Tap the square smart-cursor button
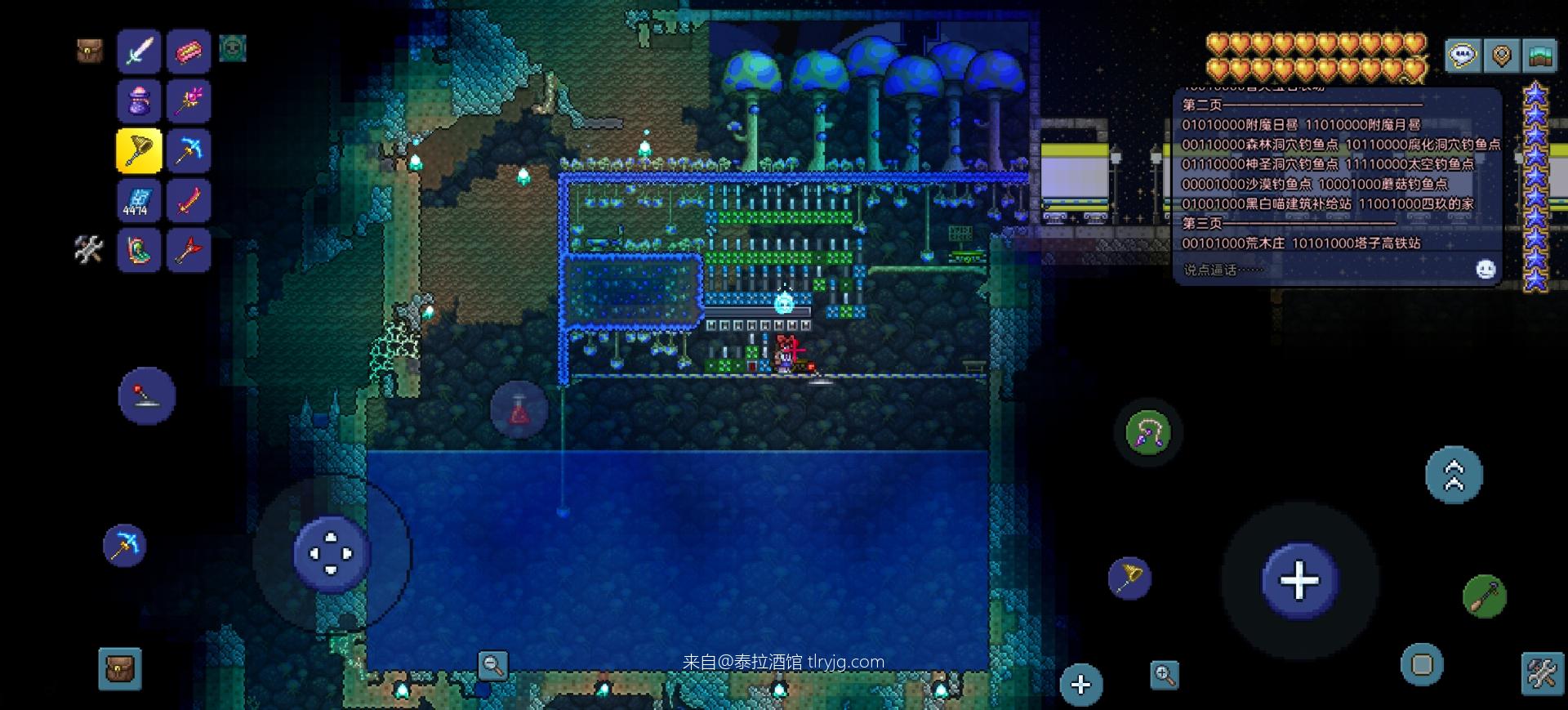Viewport: 1568px width, 710px height. [x=1422, y=664]
